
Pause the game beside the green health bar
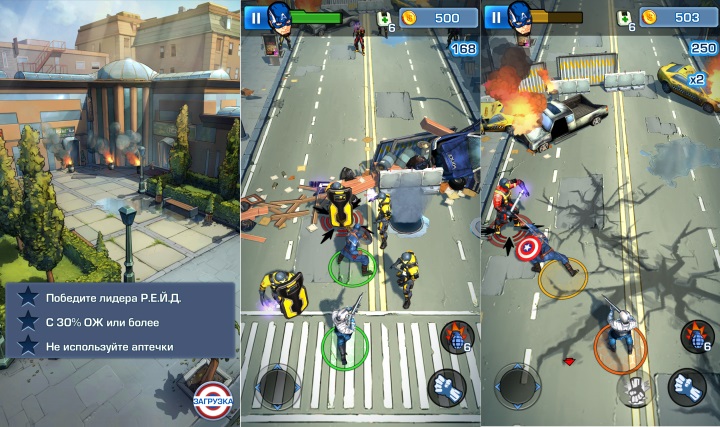255,17
